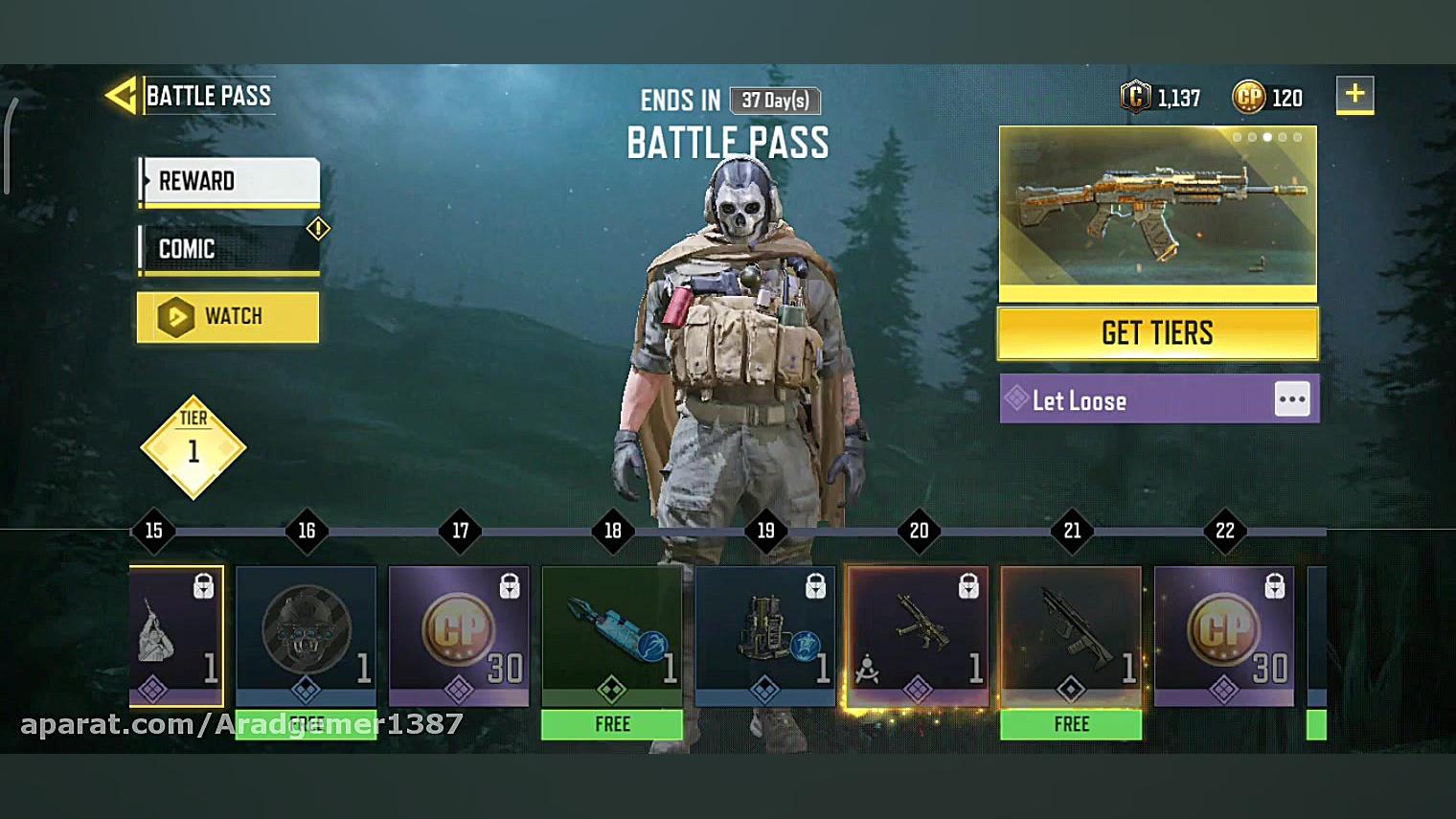The height and width of the screenshot is (819, 1456).
Task: Select the tier 22 CP 30 reward
Action: pyautogui.click(x=1223, y=636)
